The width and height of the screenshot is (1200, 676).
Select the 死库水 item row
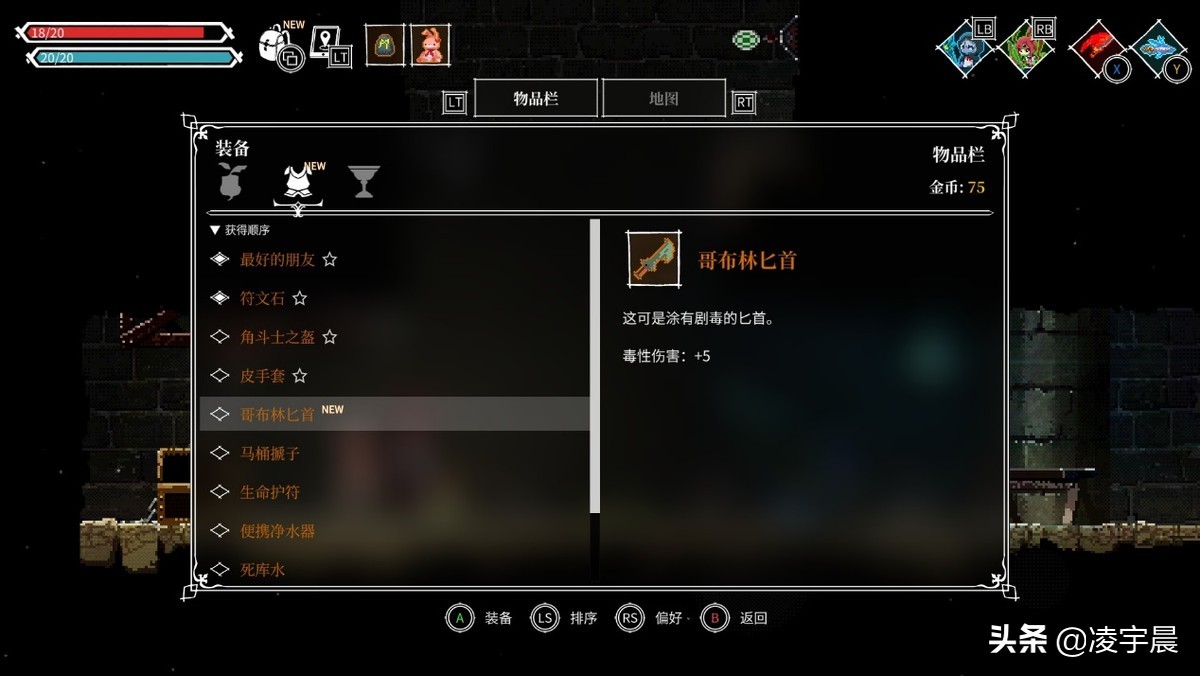pos(262,569)
